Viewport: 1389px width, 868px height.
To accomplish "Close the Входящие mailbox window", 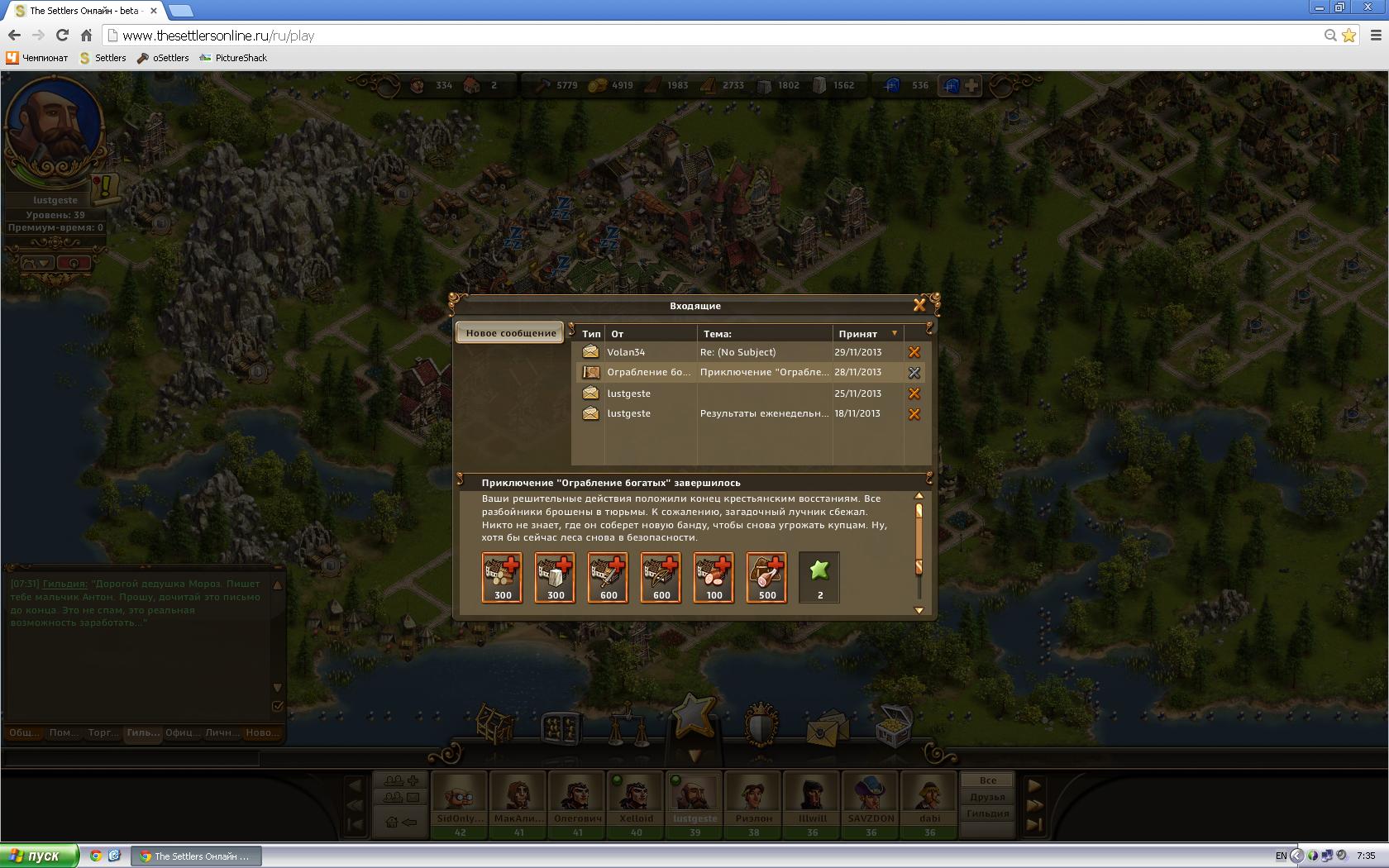I will pos(919,305).
